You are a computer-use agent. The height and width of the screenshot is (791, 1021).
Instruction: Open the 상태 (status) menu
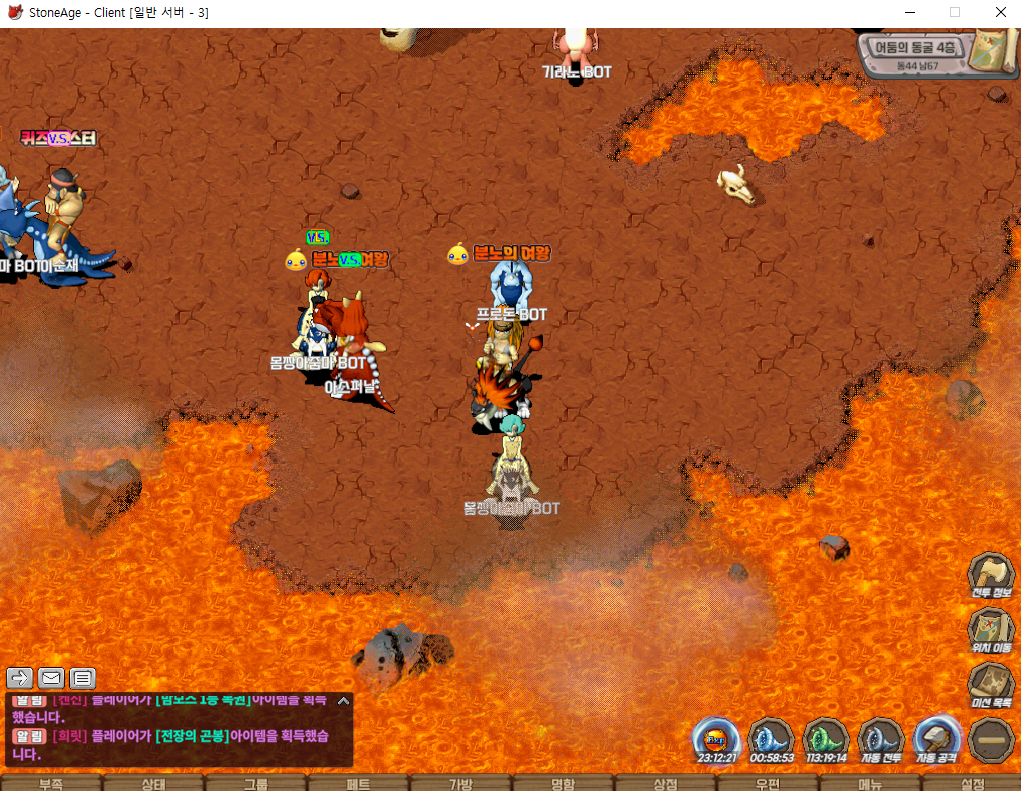click(153, 784)
